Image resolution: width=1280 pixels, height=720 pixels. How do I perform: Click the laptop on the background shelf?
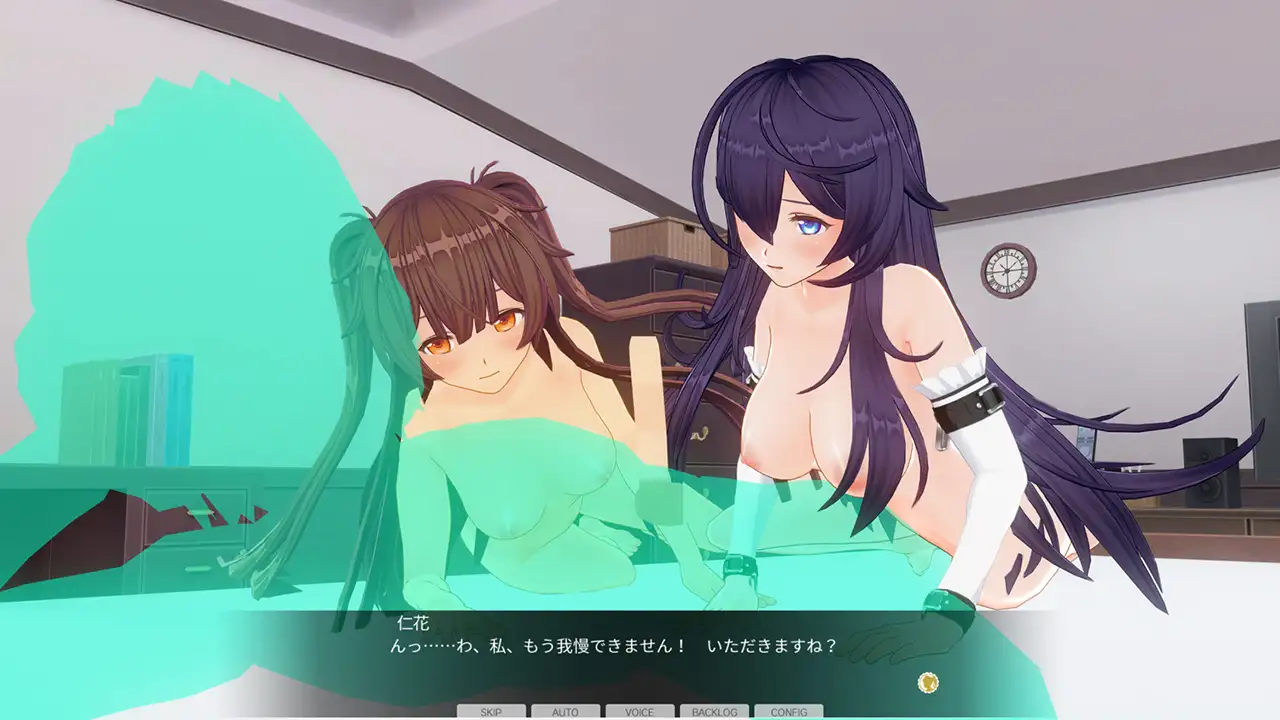tap(1097, 449)
